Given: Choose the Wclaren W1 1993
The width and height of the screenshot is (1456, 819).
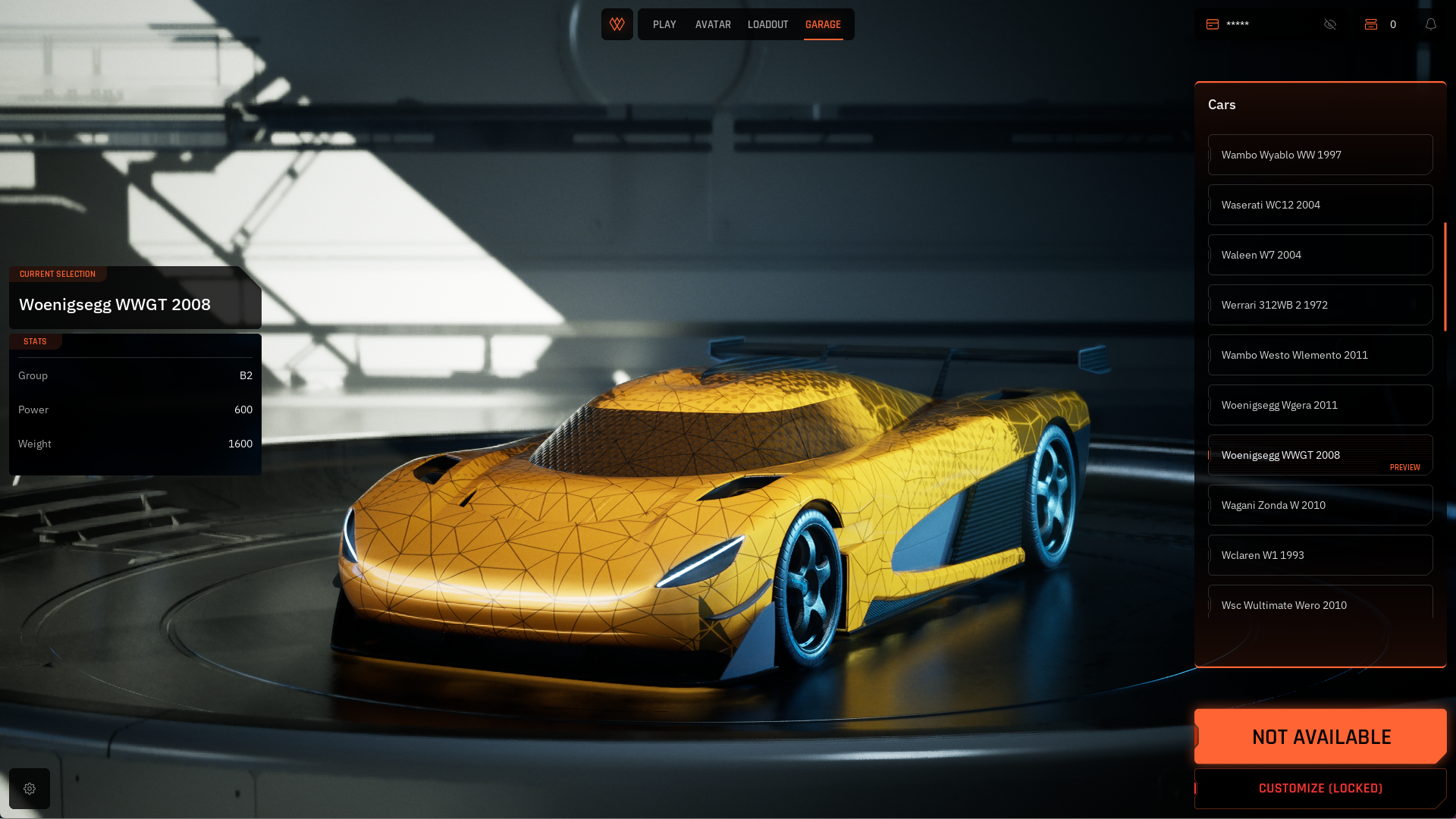Looking at the screenshot, I should tap(1319, 555).
